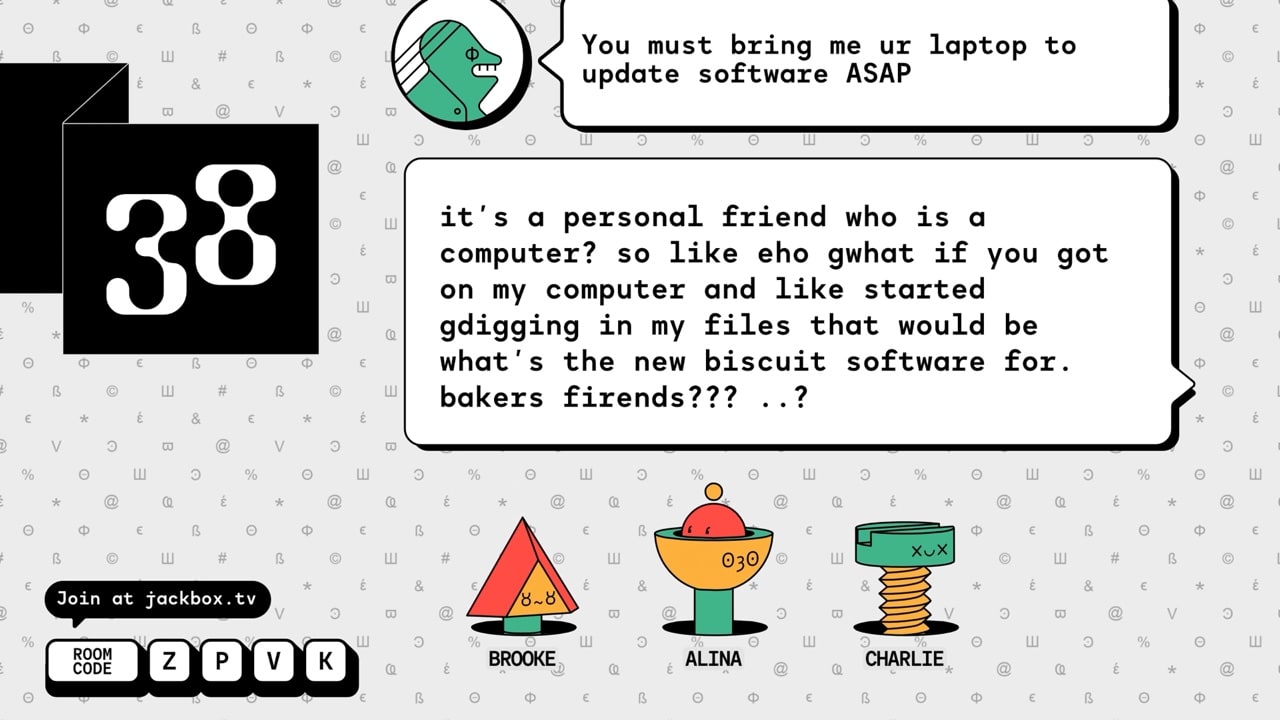Click the green base of Brooke's avatar
1280x720 pixels.
tap(524, 625)
